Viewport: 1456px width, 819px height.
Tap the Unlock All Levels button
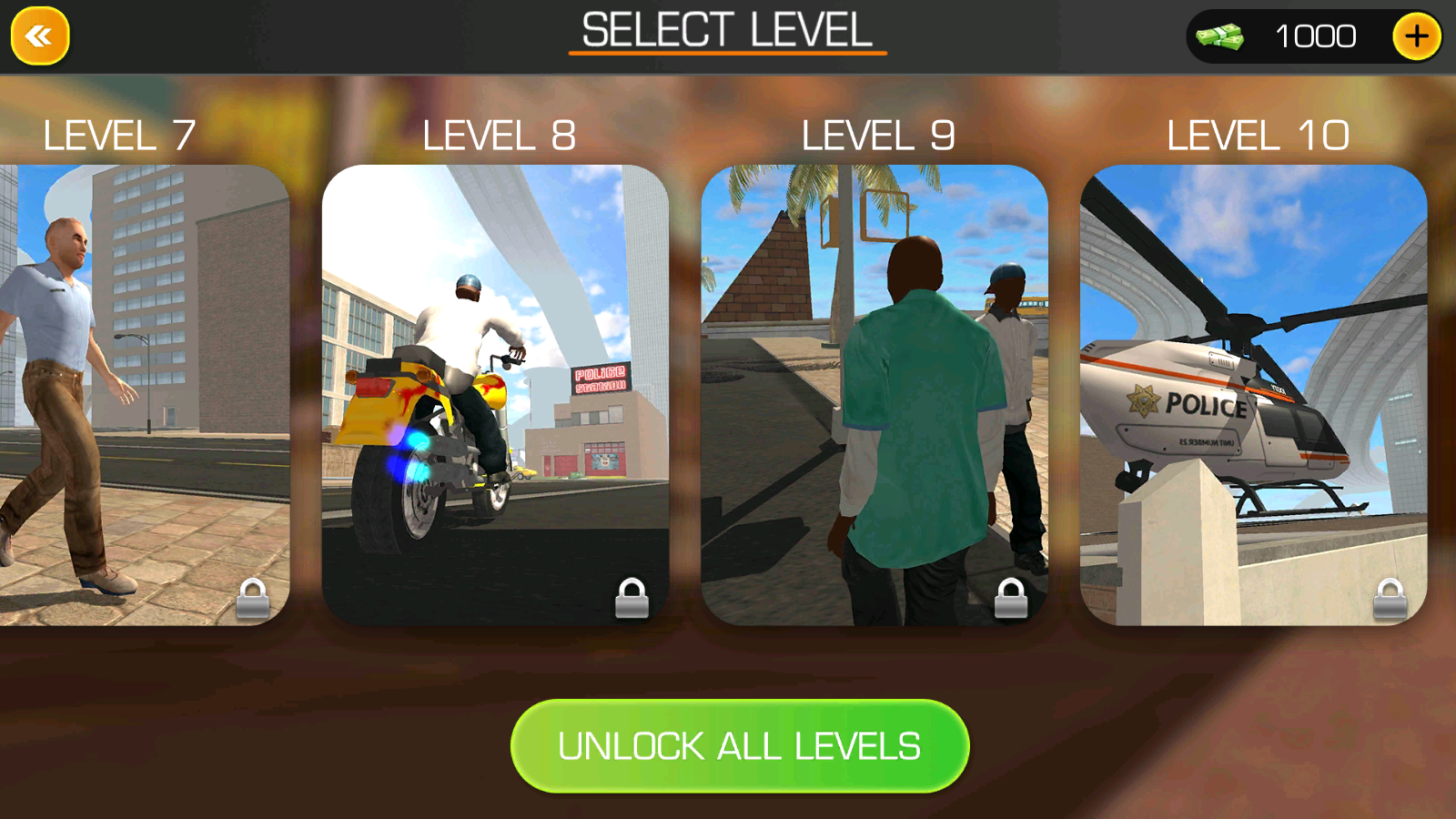point(740,746)
